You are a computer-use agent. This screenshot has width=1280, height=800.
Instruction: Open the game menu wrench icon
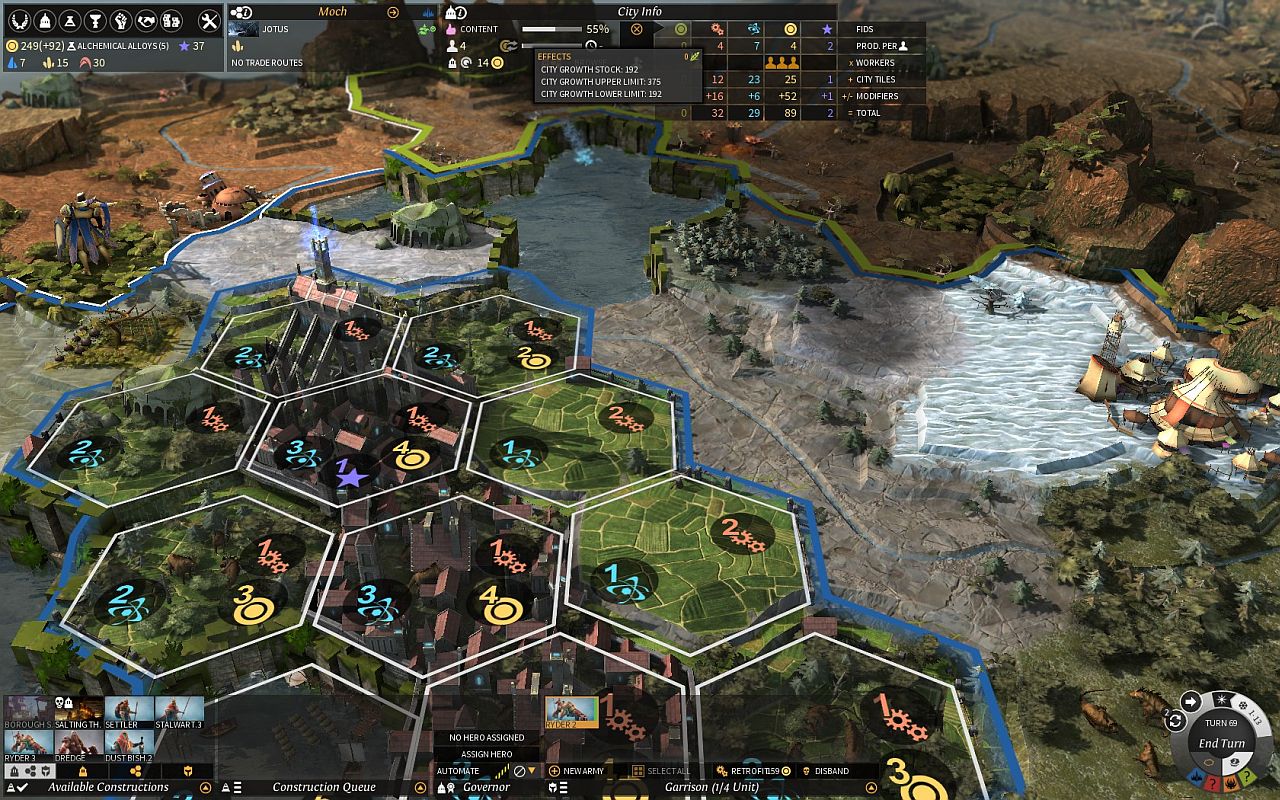pyautogui.click(x=209, y=20)
